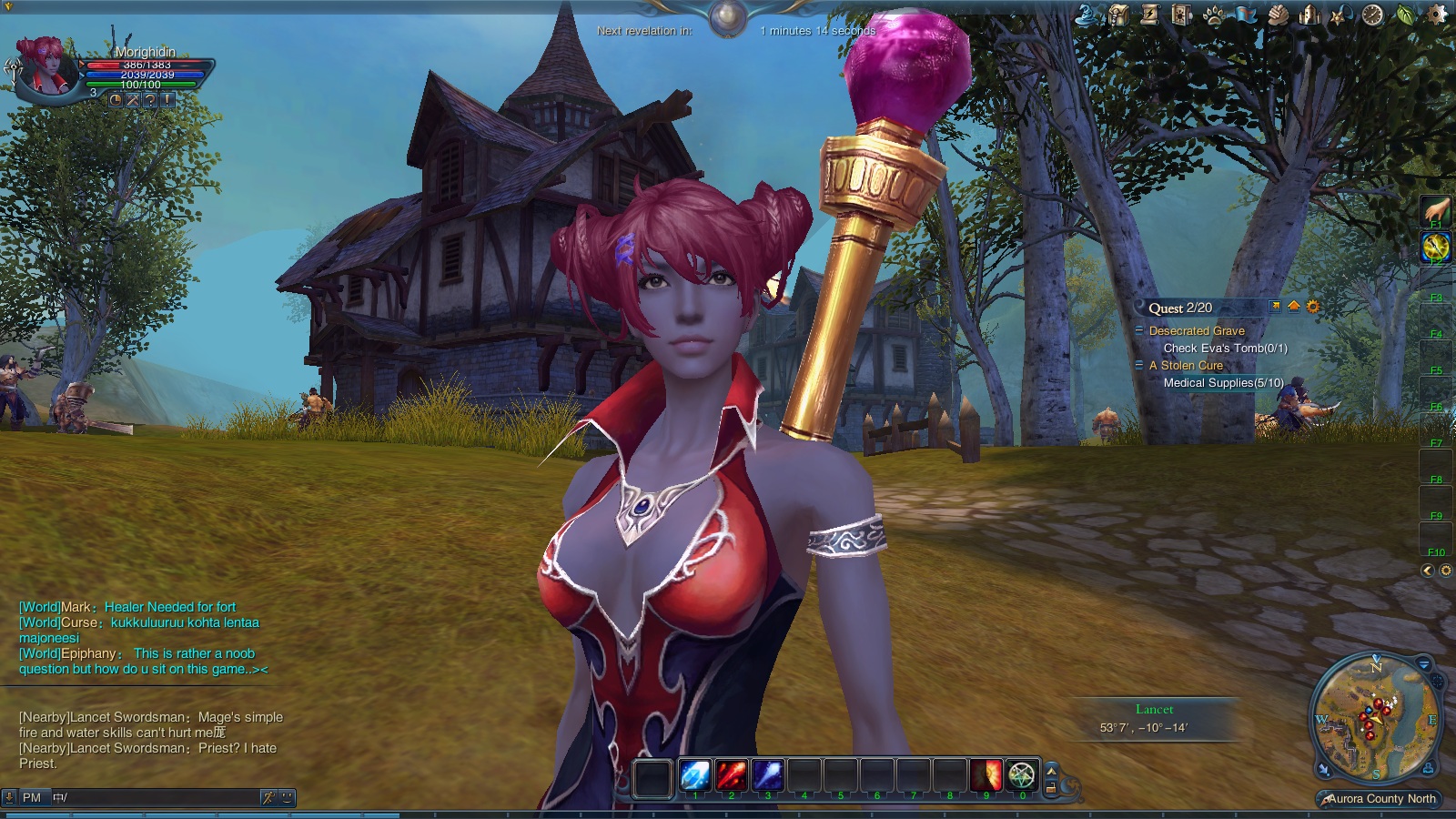The height and width of the screenshot is (819, 1456).
Task: Open the gear system settings icon
Action: pos(1438,15)
